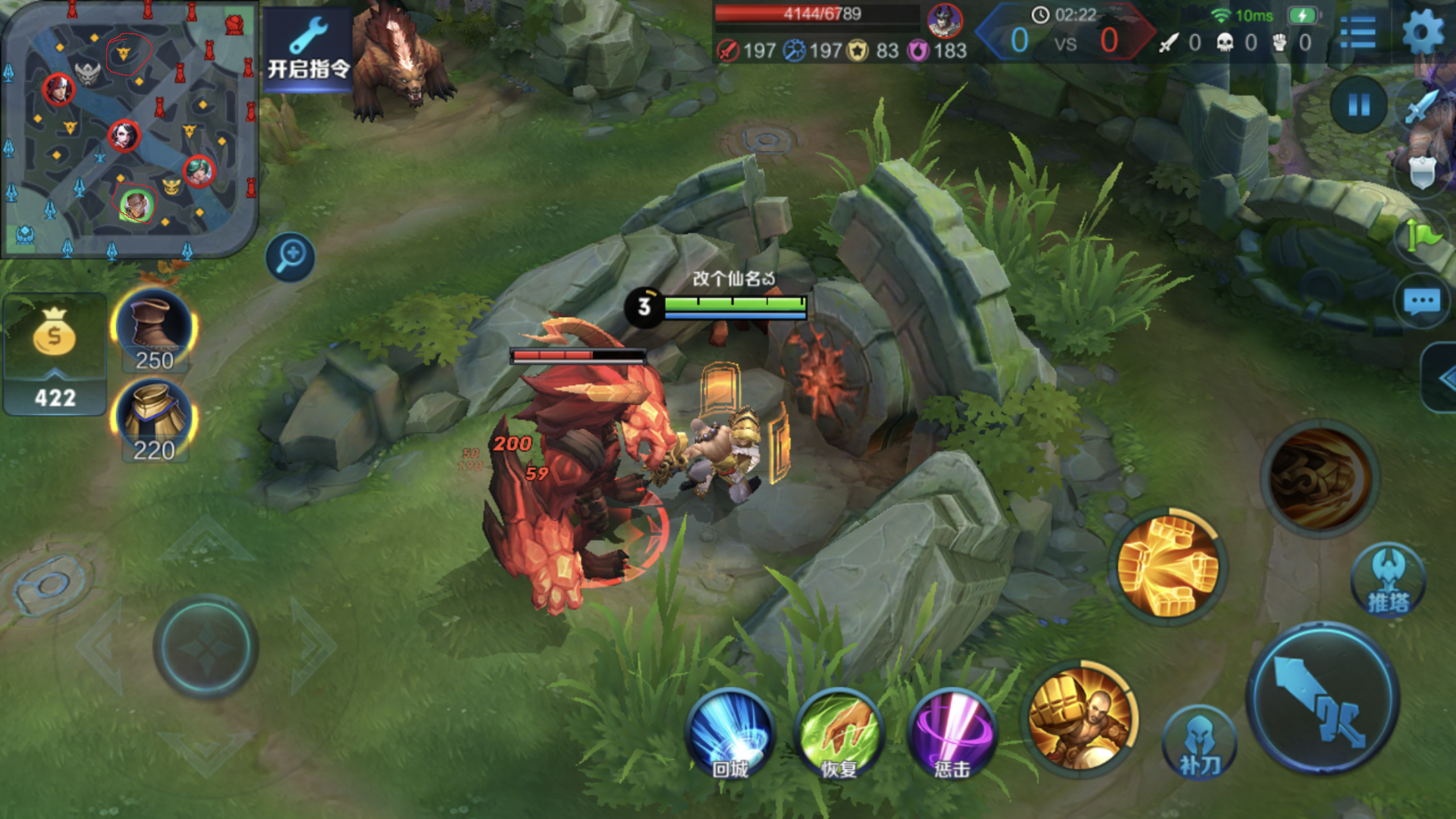Screen dimensions: 1456x819
Task: Open the chat bubble messages
Action: coord(1422,302)
